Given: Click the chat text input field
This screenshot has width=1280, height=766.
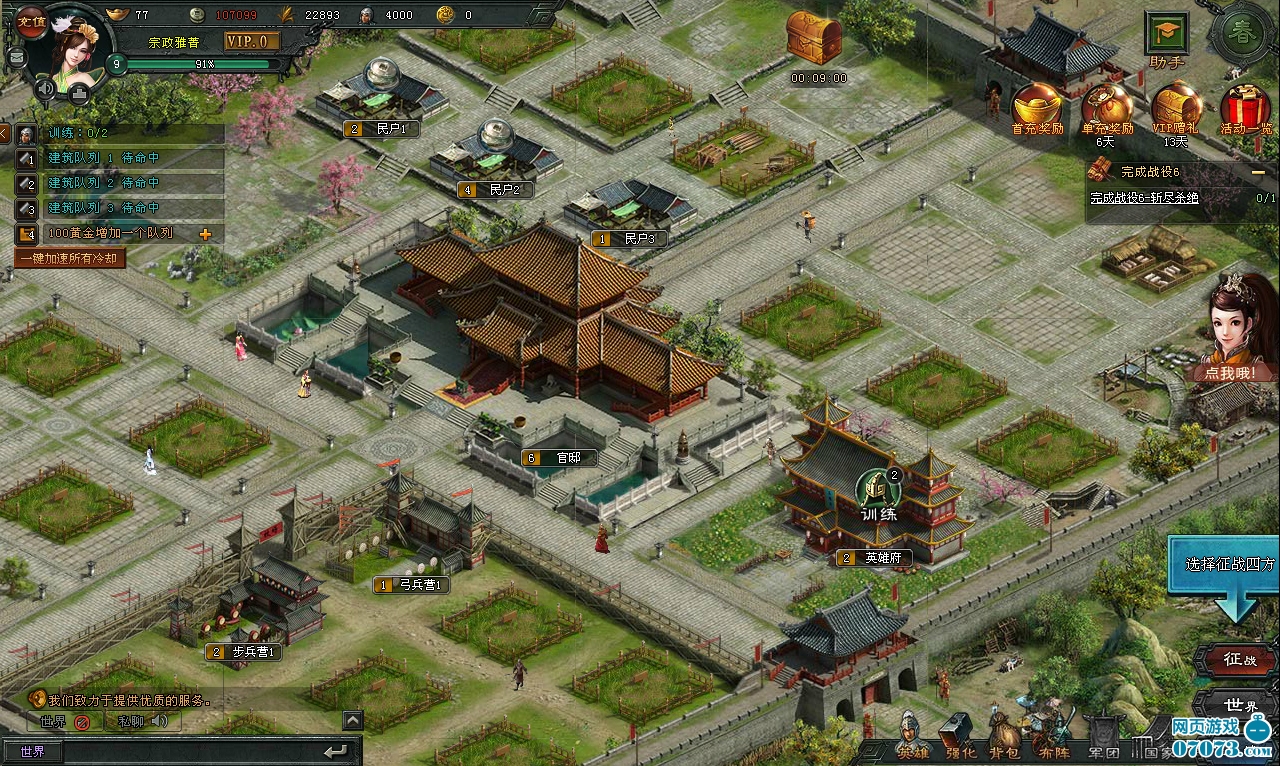Looking at the screenshot, I should [190, 751].
